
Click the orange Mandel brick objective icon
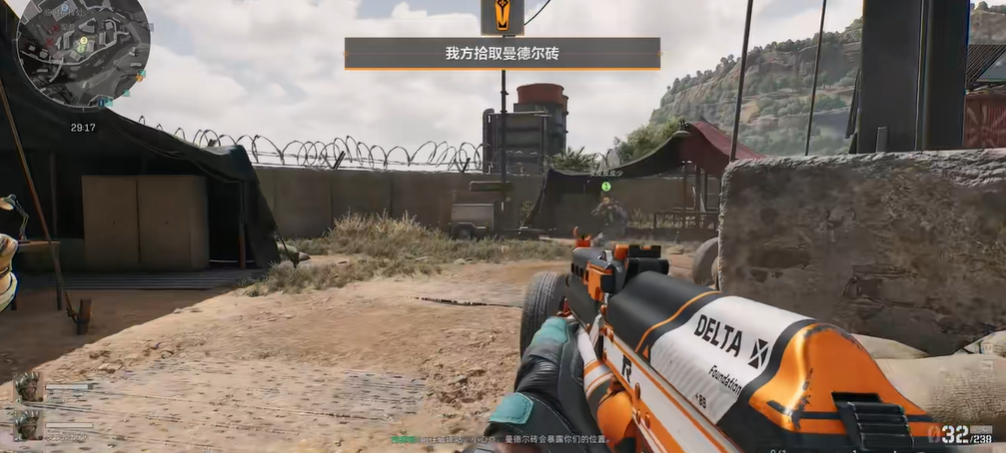tap(502, 17)
